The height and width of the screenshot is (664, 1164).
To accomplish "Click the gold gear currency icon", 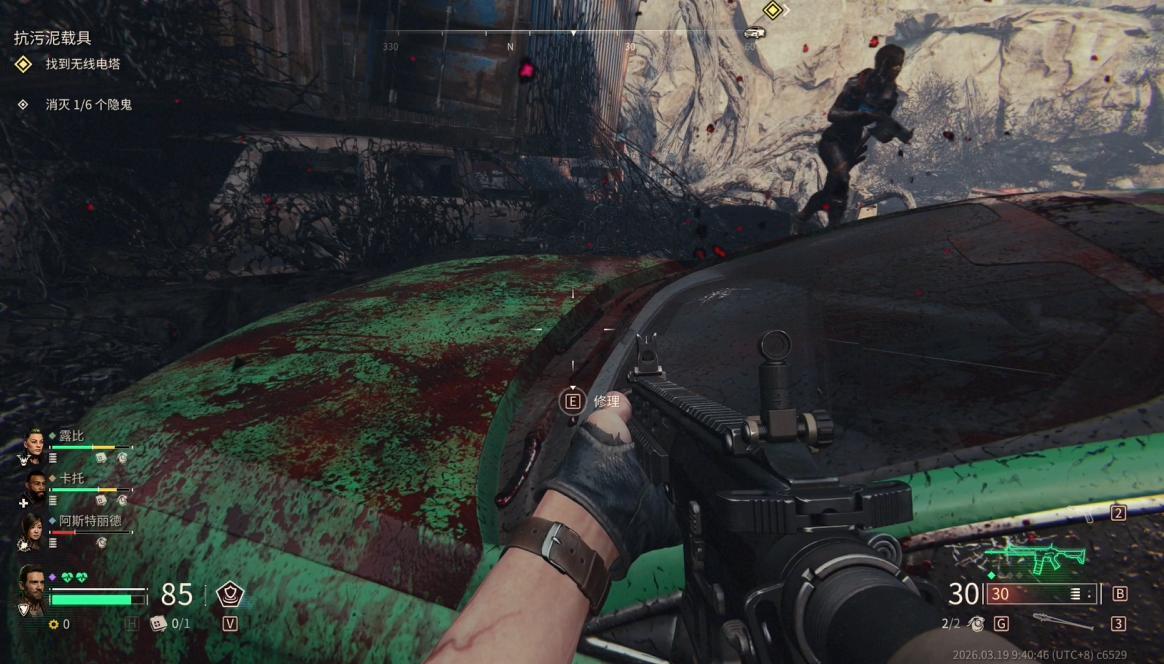I will [54, 624].
